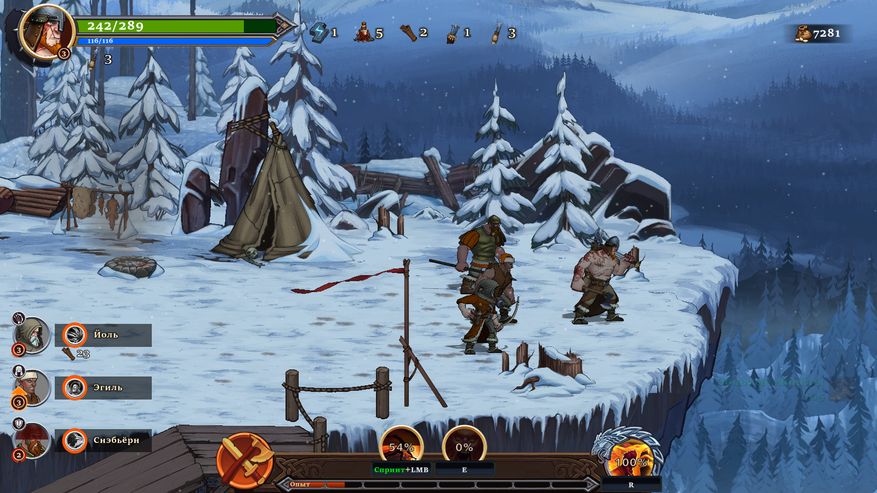Click the crossed axe and sword weapon icon
The width and height of the screenshot is (877, 493).
pyautogui.click(x=244, y=461)
